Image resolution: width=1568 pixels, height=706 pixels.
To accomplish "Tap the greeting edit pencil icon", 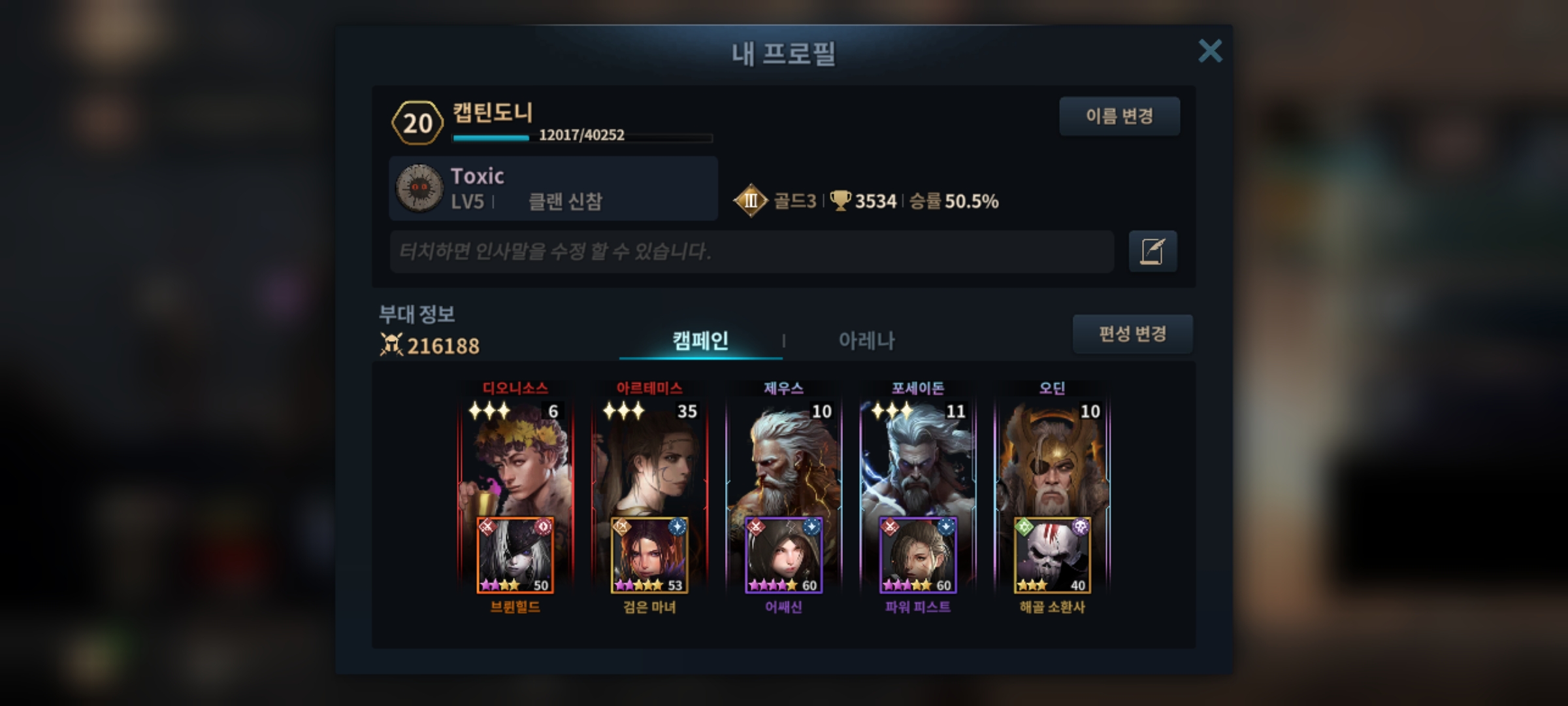I will click(1152, 252).
